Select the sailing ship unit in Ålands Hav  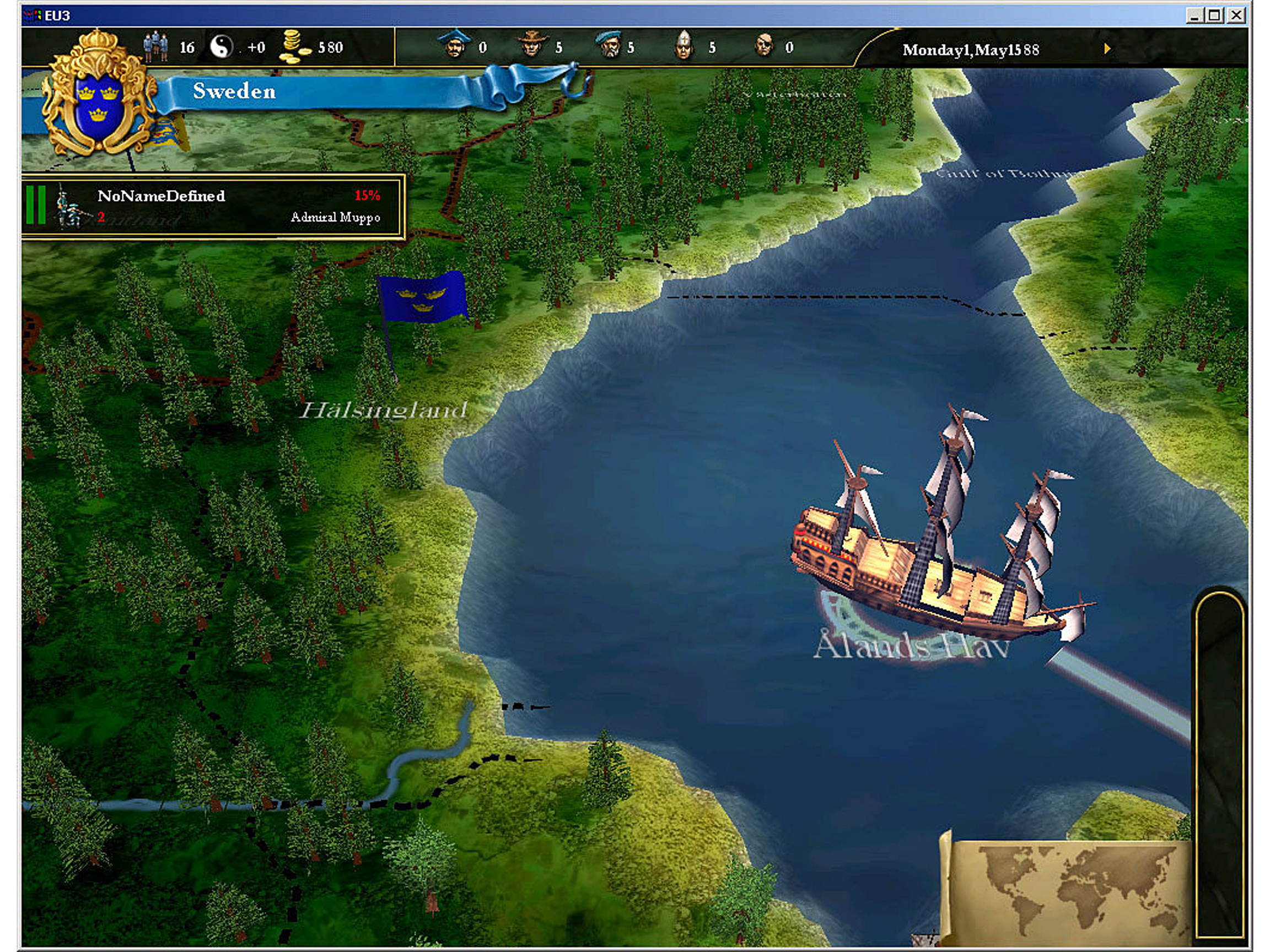pyautogui.click(x=936, y=545)
